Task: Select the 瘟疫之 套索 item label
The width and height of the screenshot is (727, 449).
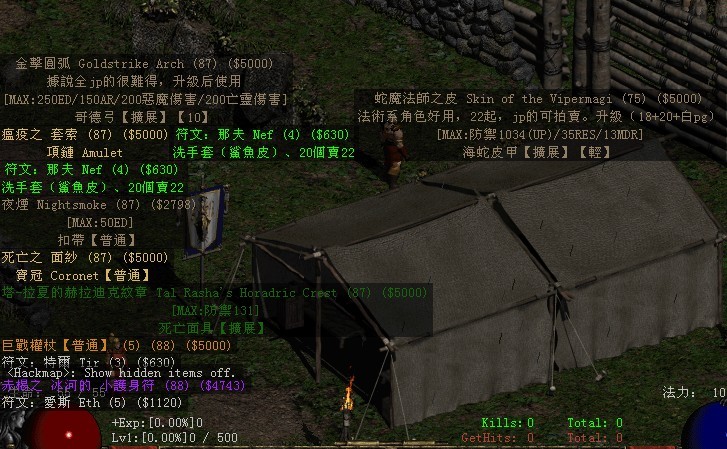Action: pyautogui.click(x=86, y=134)
